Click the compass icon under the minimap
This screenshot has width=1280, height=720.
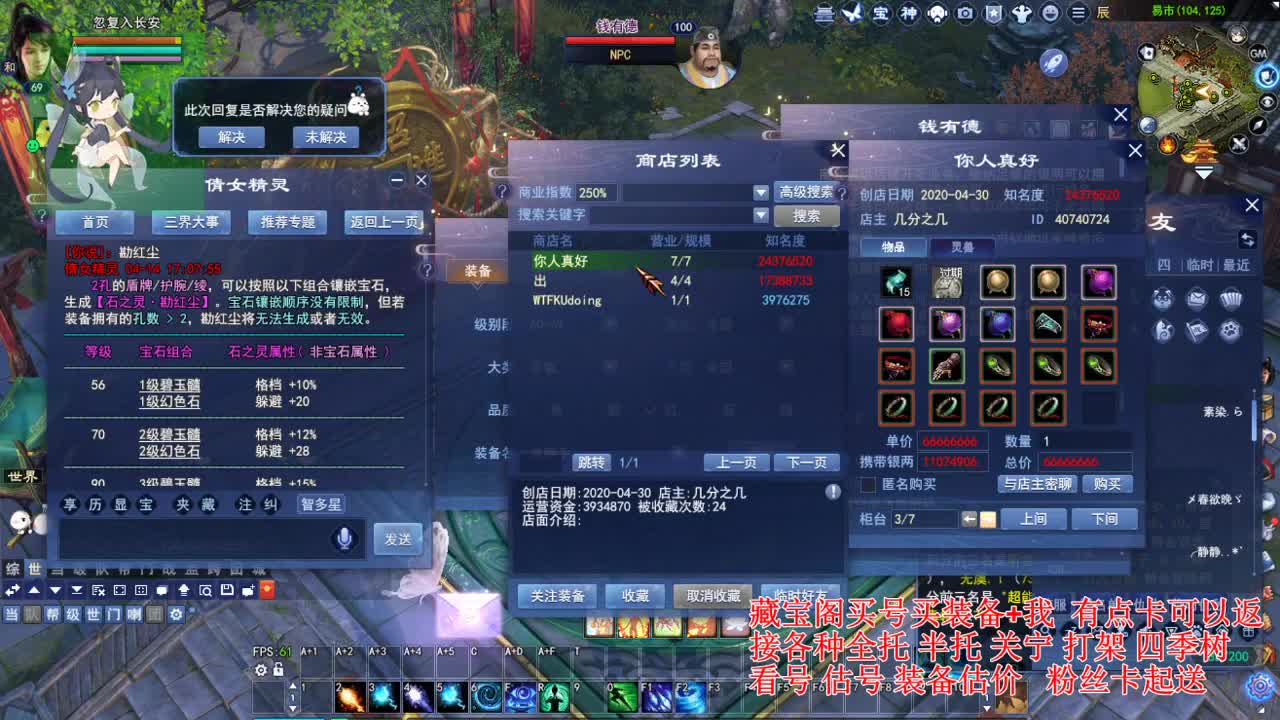(1259, 126)
